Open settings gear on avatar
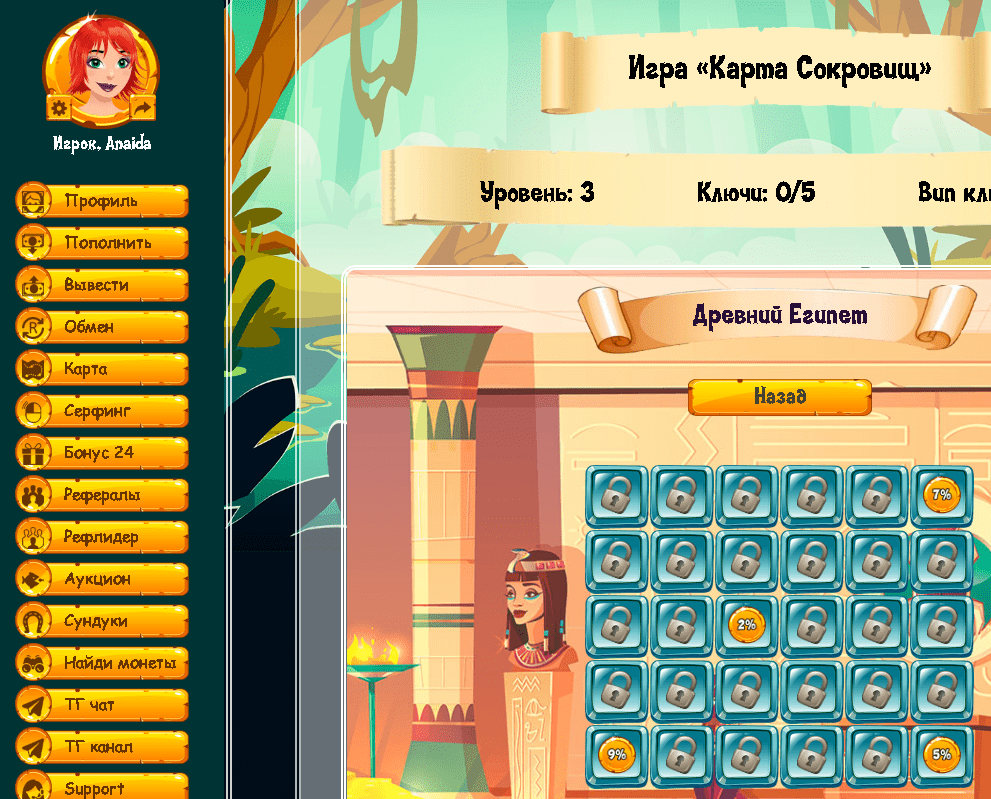The height and width of the screenshot is (799, 991). point(58,107)
